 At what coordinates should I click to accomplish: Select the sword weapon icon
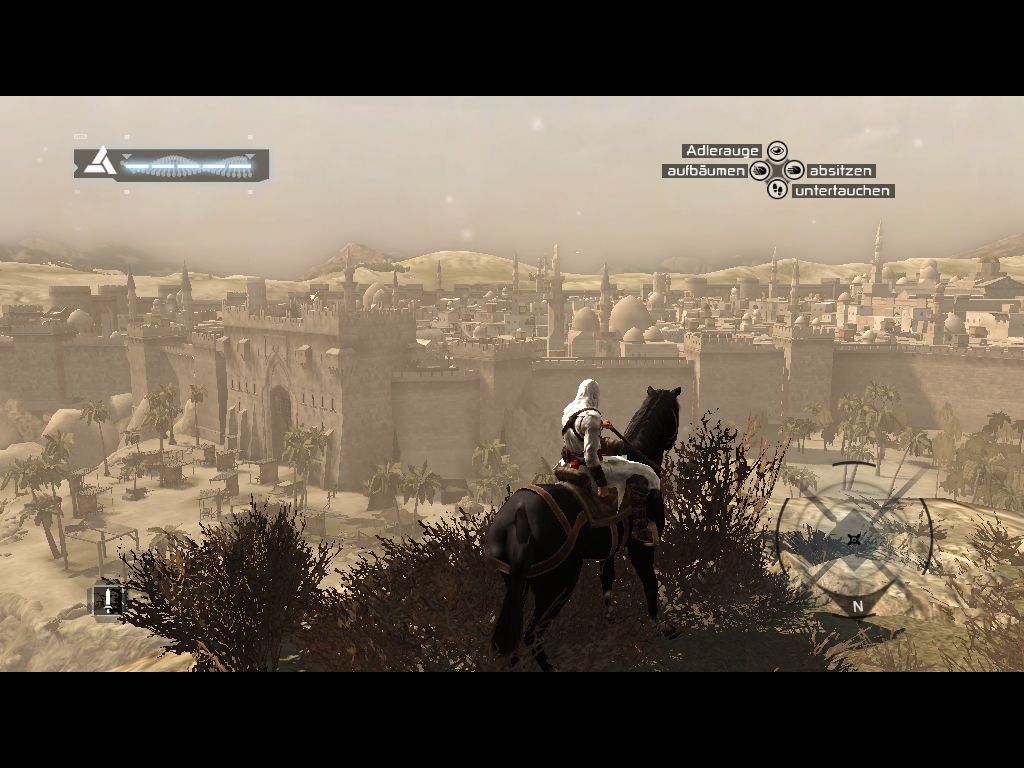[x=107, y=599]
